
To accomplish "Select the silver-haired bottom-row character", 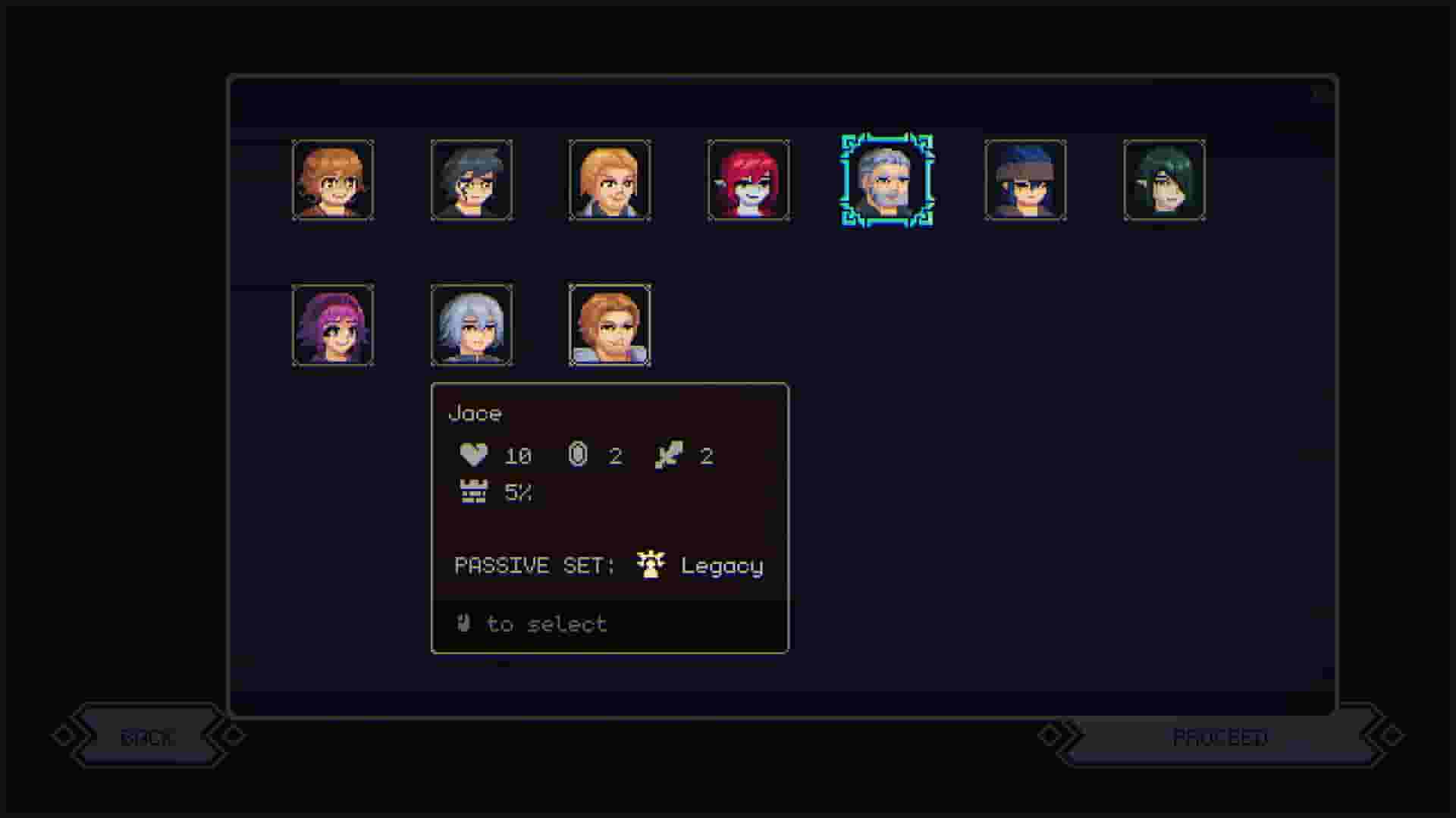I will click(472, 324).
